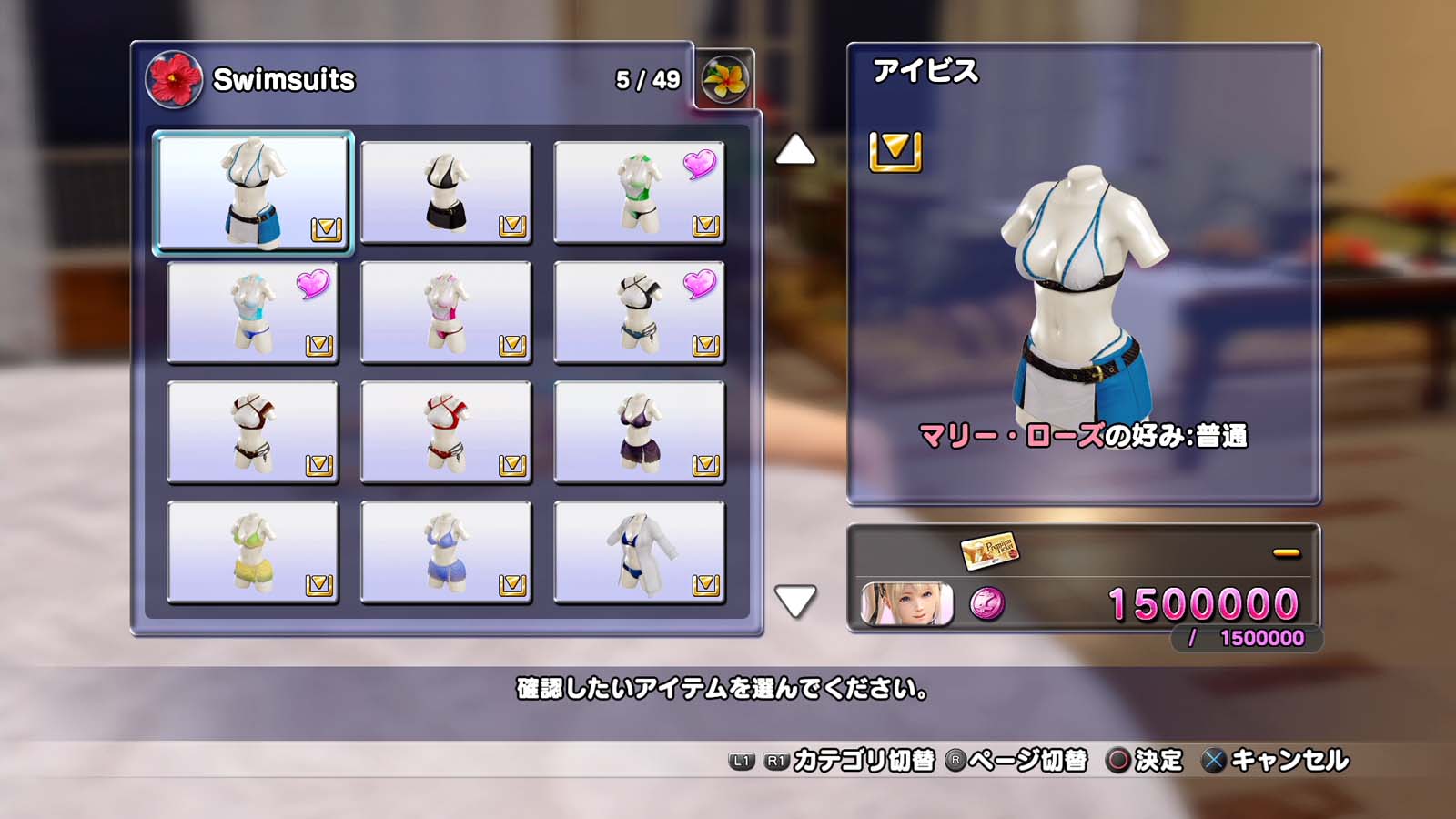Select the black and white strappy swimsuit
The image size is (1456, 819).
pos(639,312)
